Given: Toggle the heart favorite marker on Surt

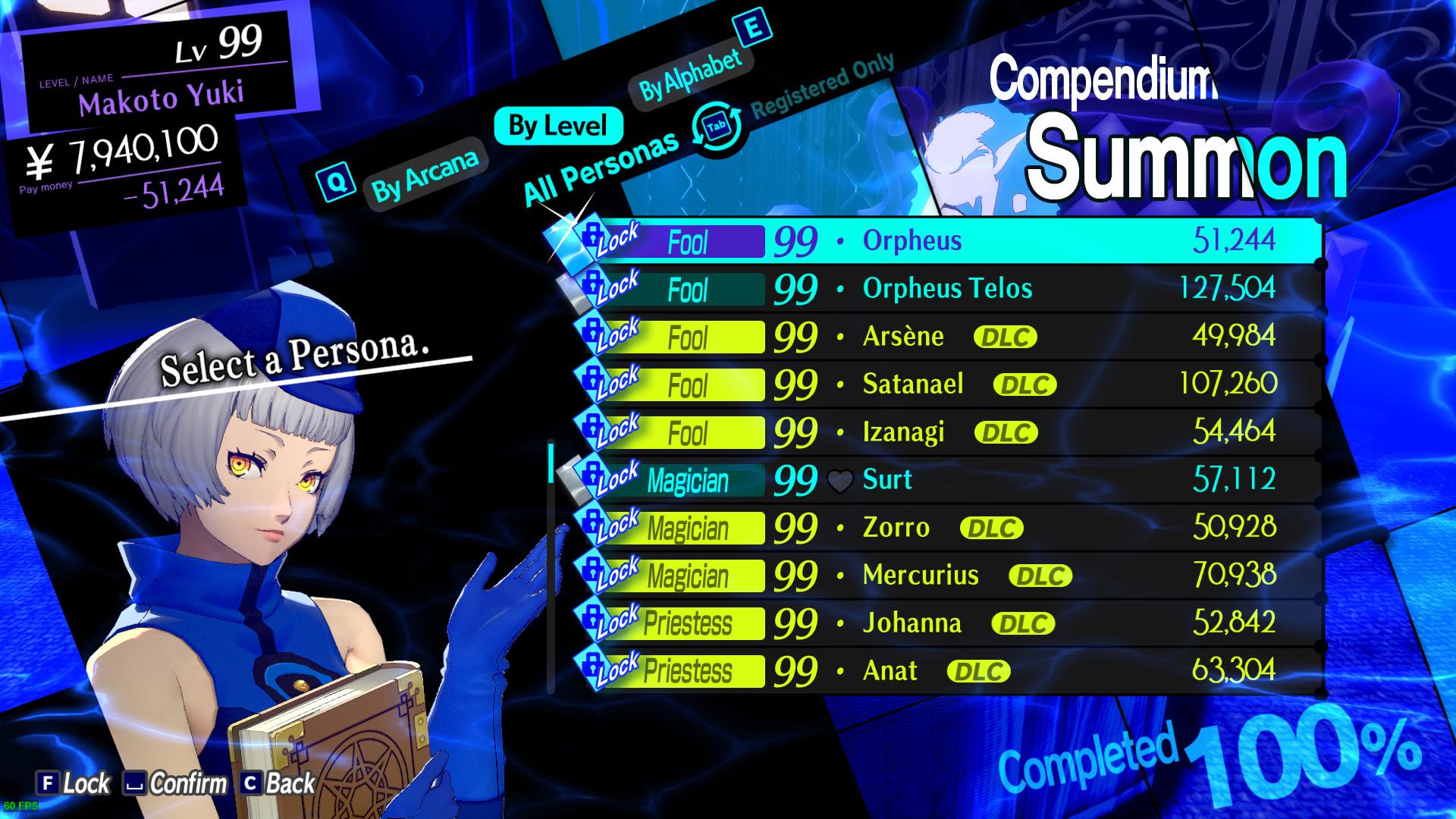Looking at the screenshot, I should (x=840, y=479).
